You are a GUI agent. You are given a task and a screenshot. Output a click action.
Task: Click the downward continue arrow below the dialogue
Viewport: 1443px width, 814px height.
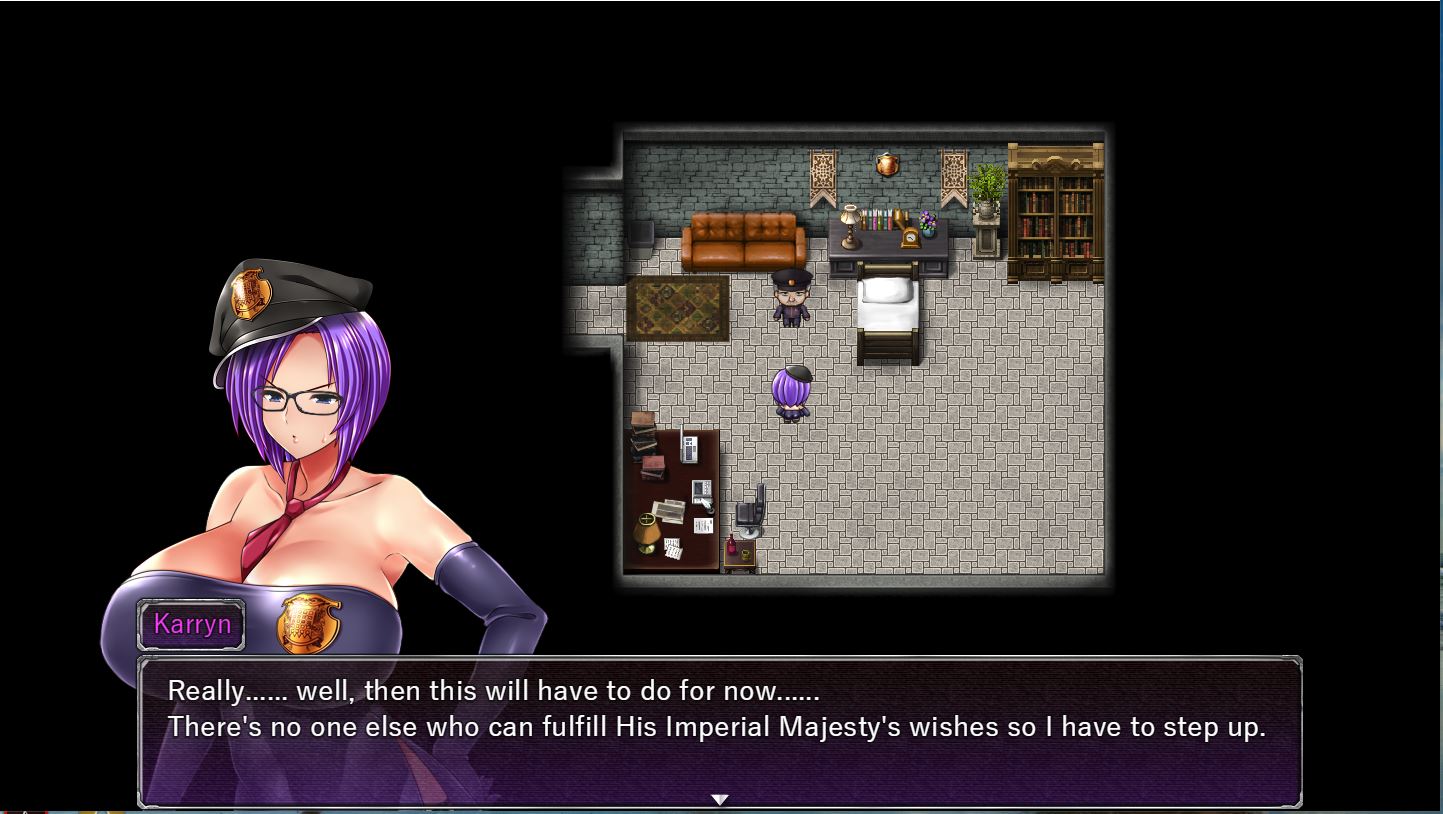coord(720,799)
